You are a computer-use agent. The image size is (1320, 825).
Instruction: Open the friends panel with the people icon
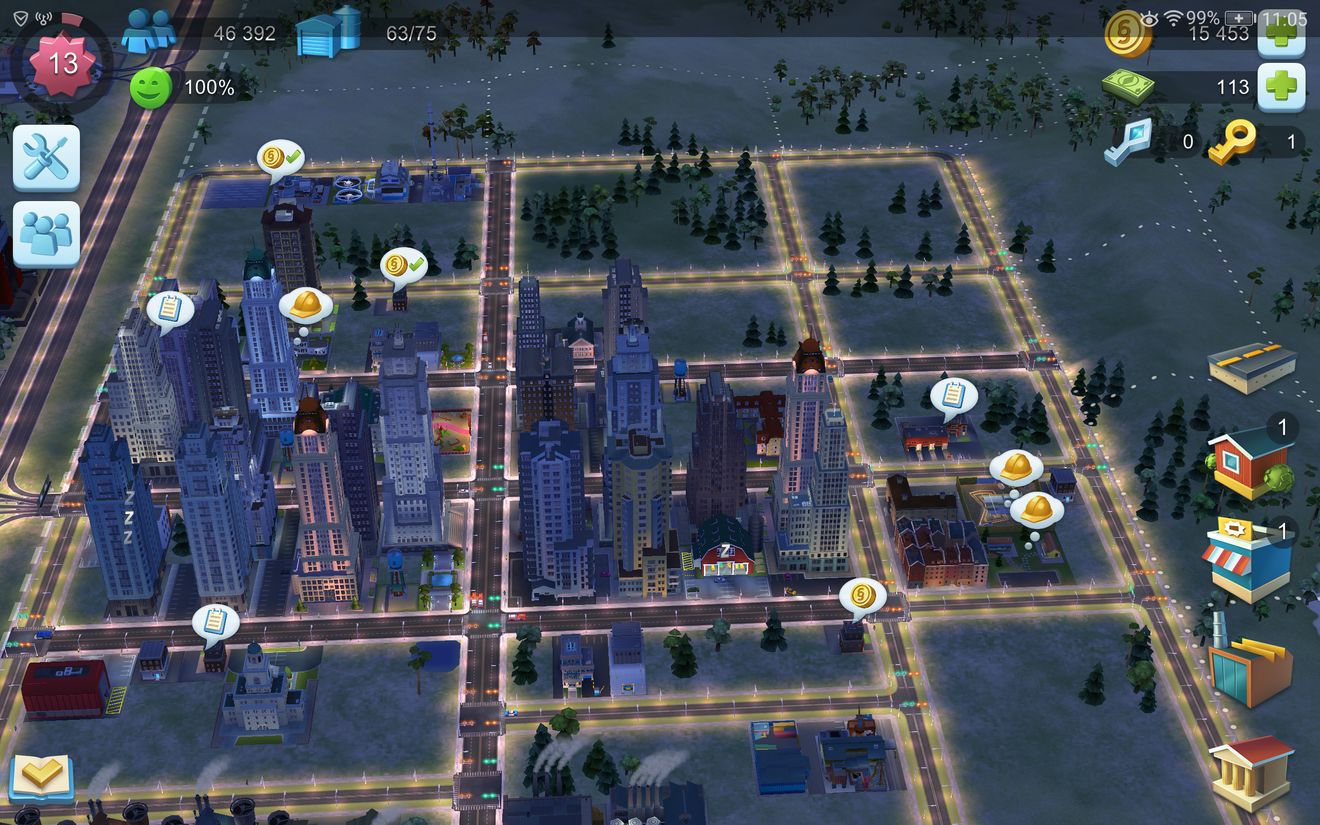46,234
